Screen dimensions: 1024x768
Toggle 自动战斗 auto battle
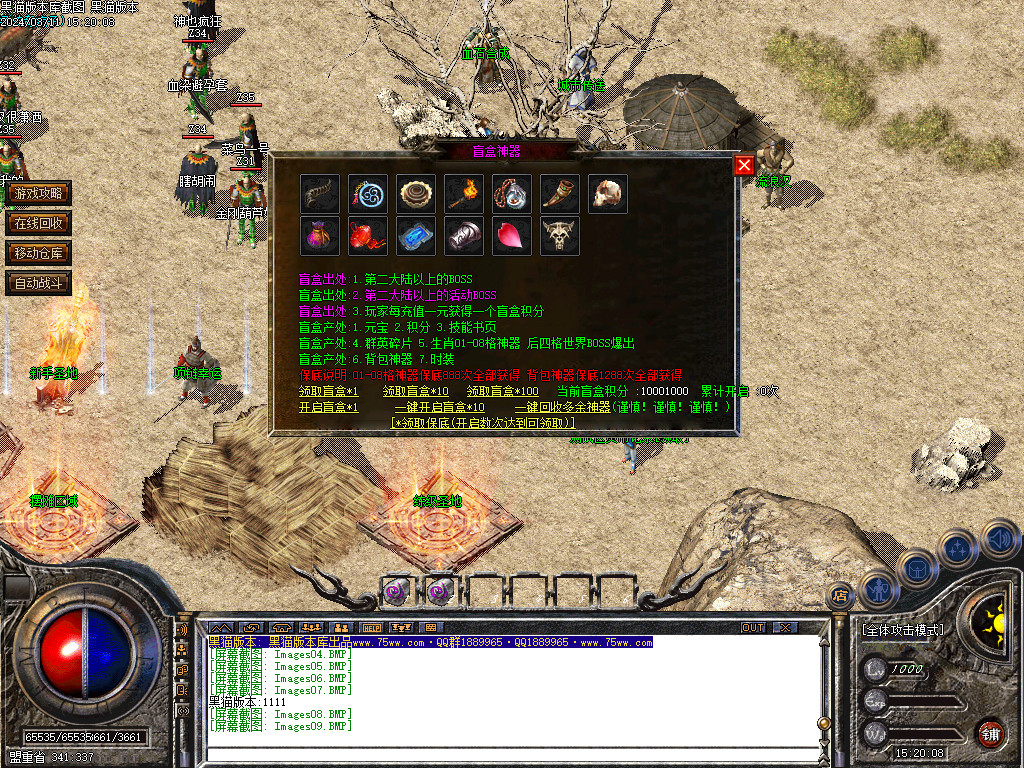point(38,283)
